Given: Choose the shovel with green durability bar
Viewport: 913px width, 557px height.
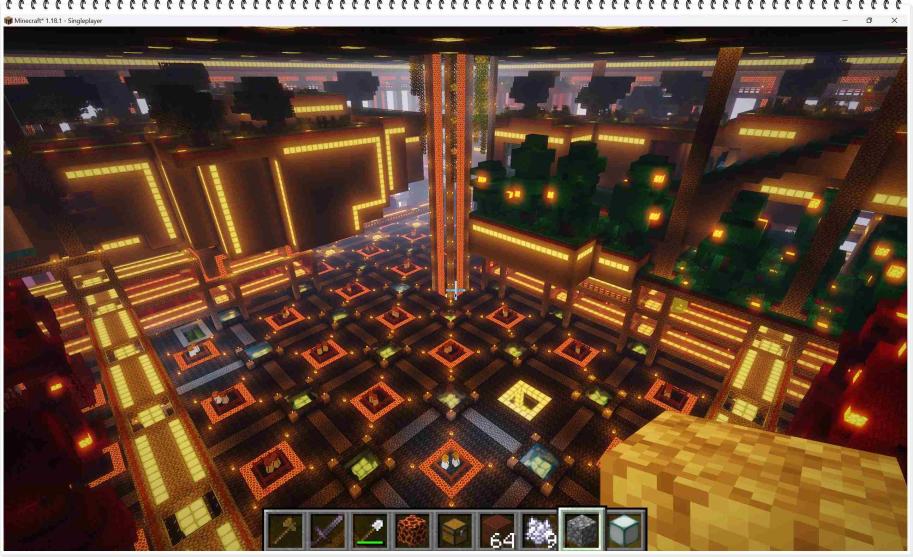Looking at the screenshot, I should [369, 530].
